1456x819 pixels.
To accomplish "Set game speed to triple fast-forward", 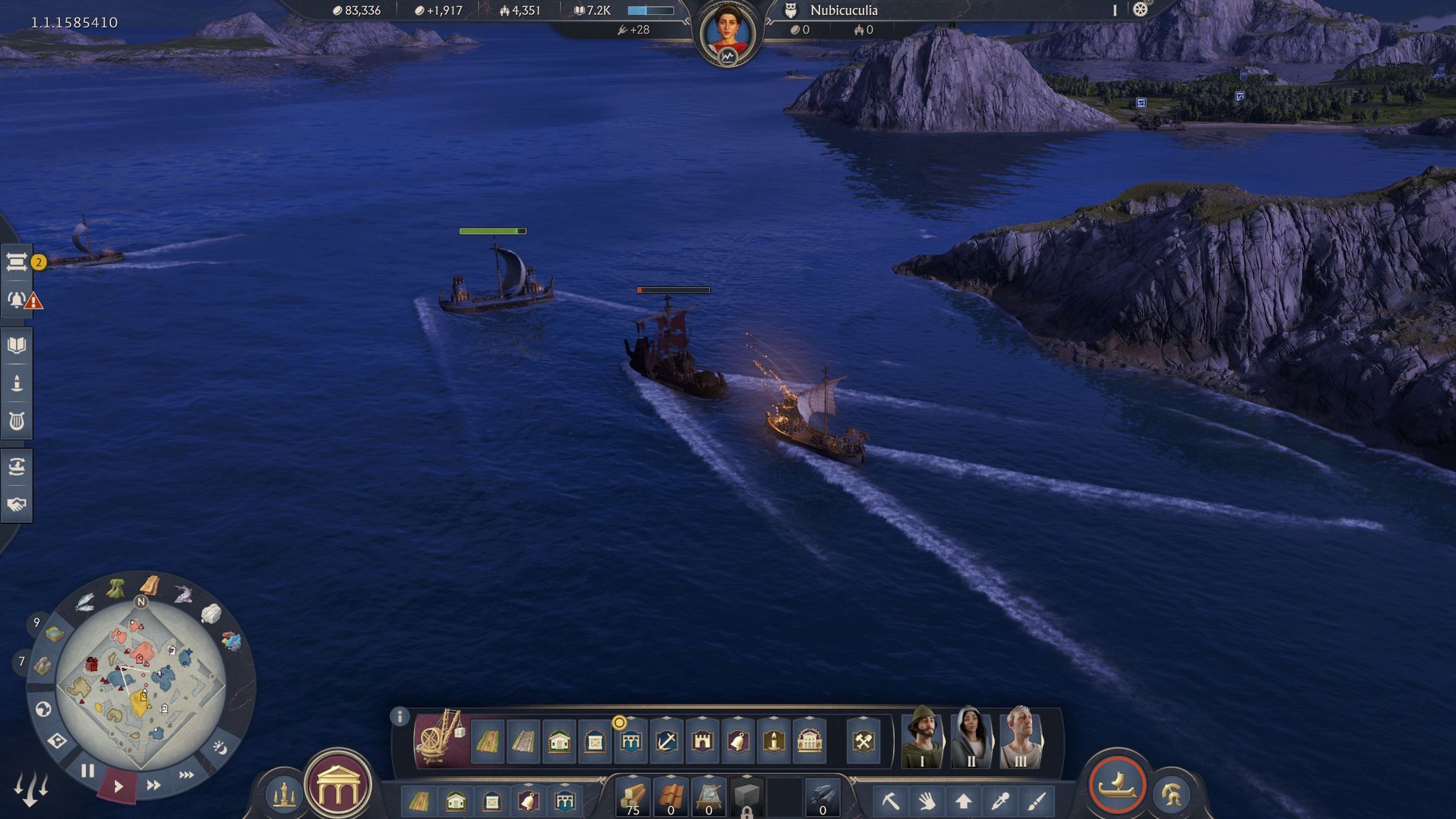I will (186, 775).
